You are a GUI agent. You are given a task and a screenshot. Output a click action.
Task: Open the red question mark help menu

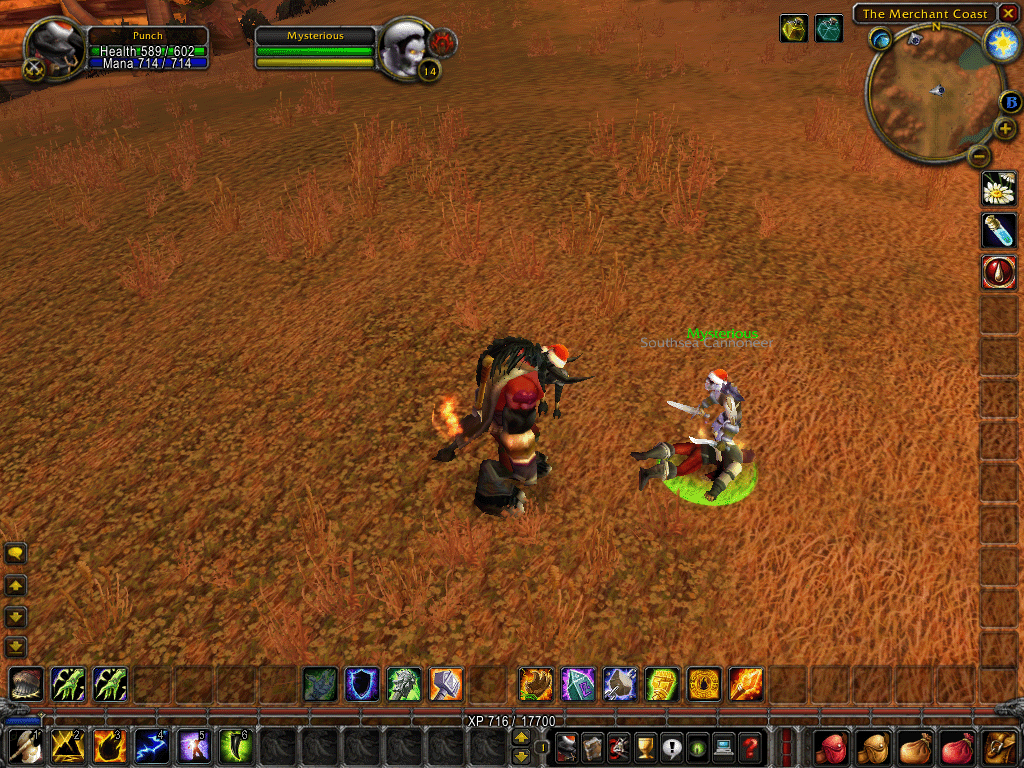tap(750, 746)
